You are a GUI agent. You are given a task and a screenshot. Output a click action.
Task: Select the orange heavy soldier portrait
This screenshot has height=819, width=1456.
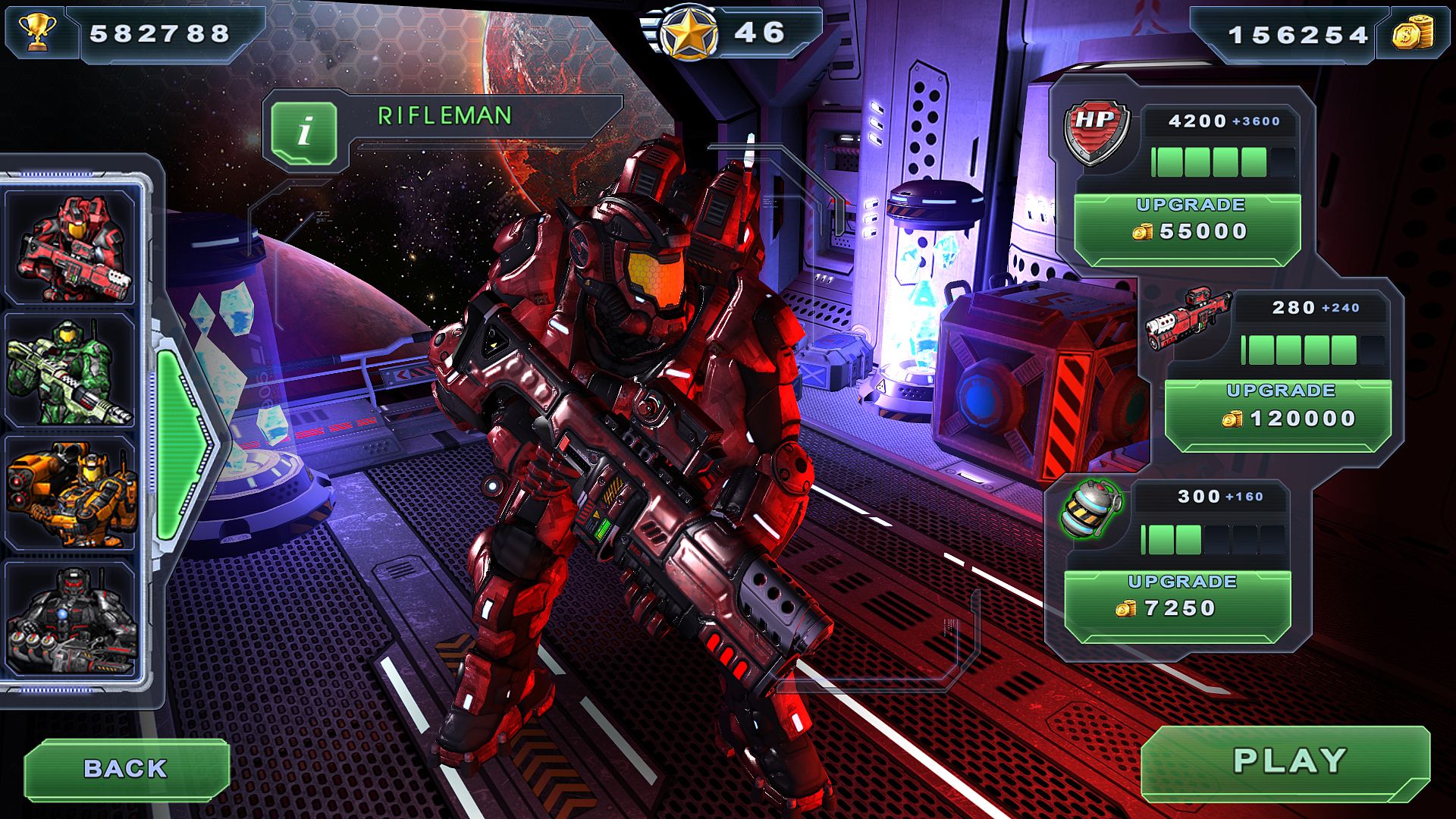point(71,493)
